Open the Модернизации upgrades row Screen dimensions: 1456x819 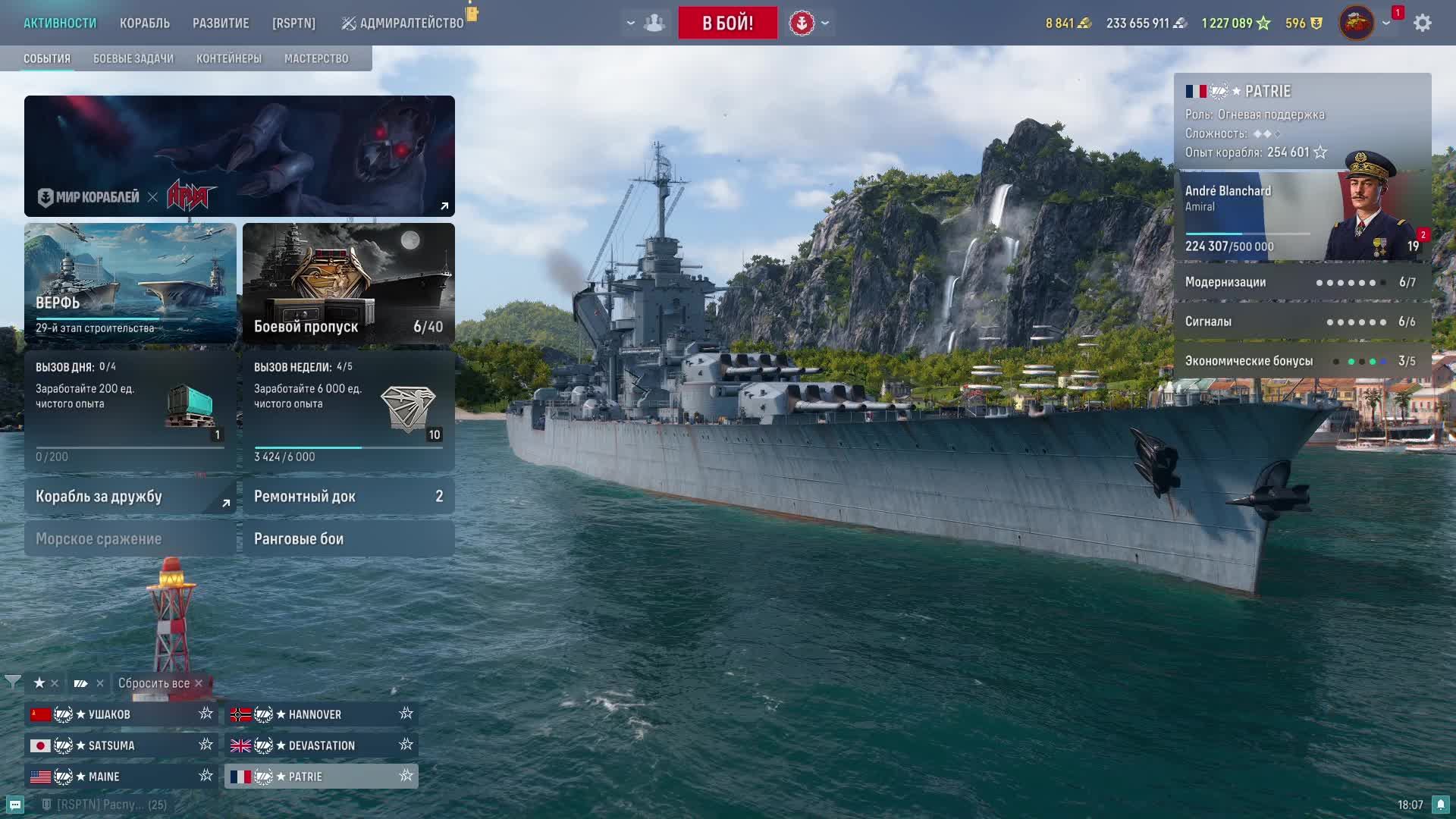point(1302,282)
